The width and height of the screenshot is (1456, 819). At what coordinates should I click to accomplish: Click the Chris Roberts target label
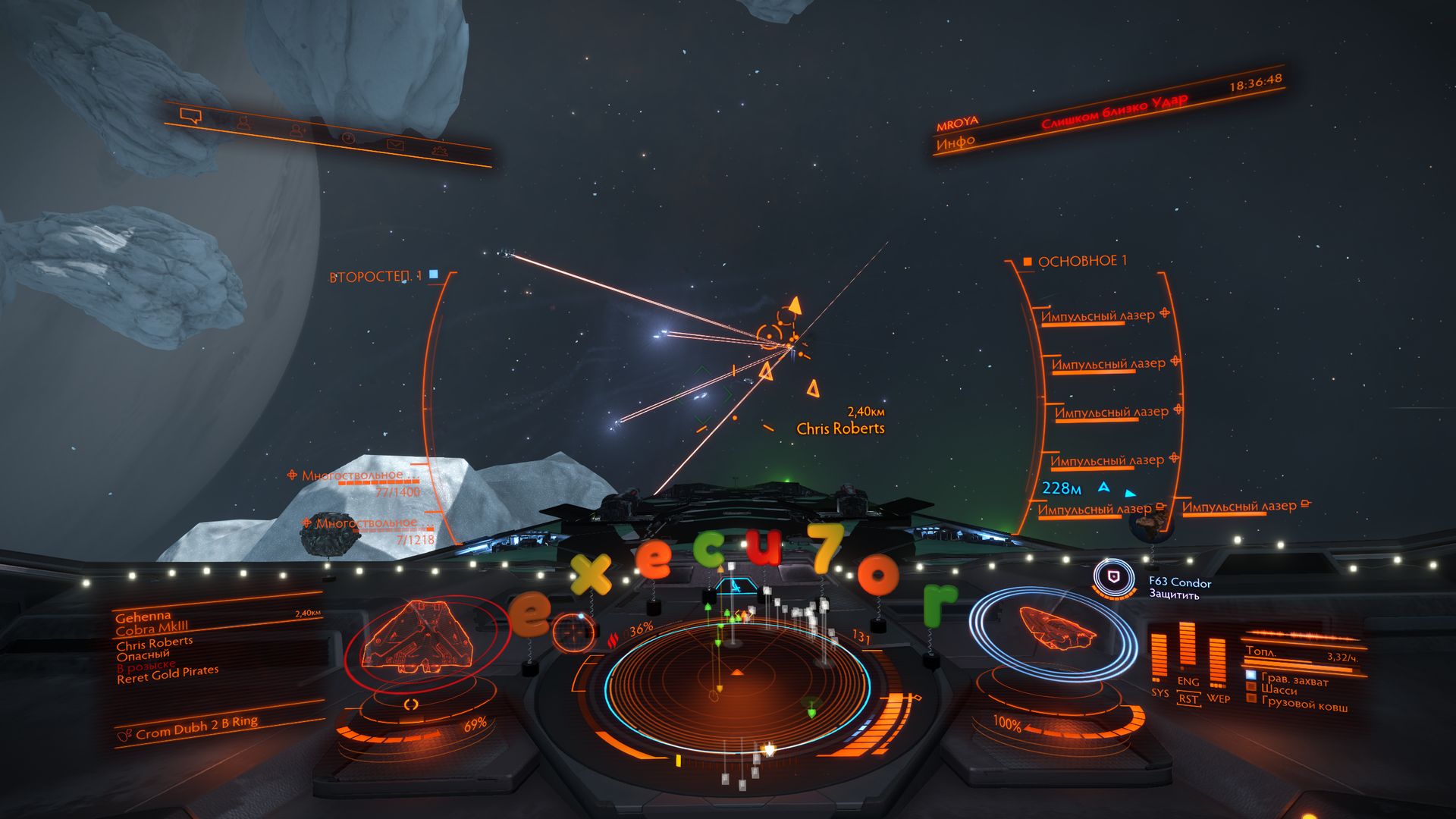(840, 428)
